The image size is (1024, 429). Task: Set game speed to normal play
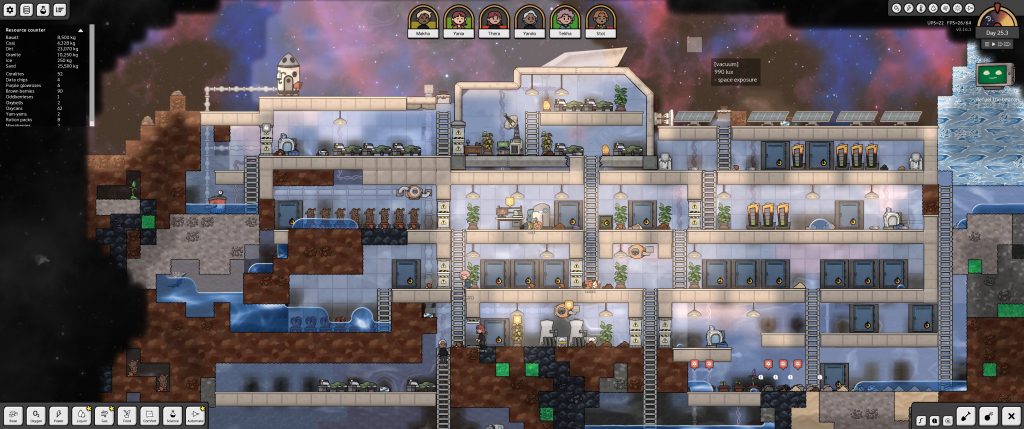tap(992, 43)
